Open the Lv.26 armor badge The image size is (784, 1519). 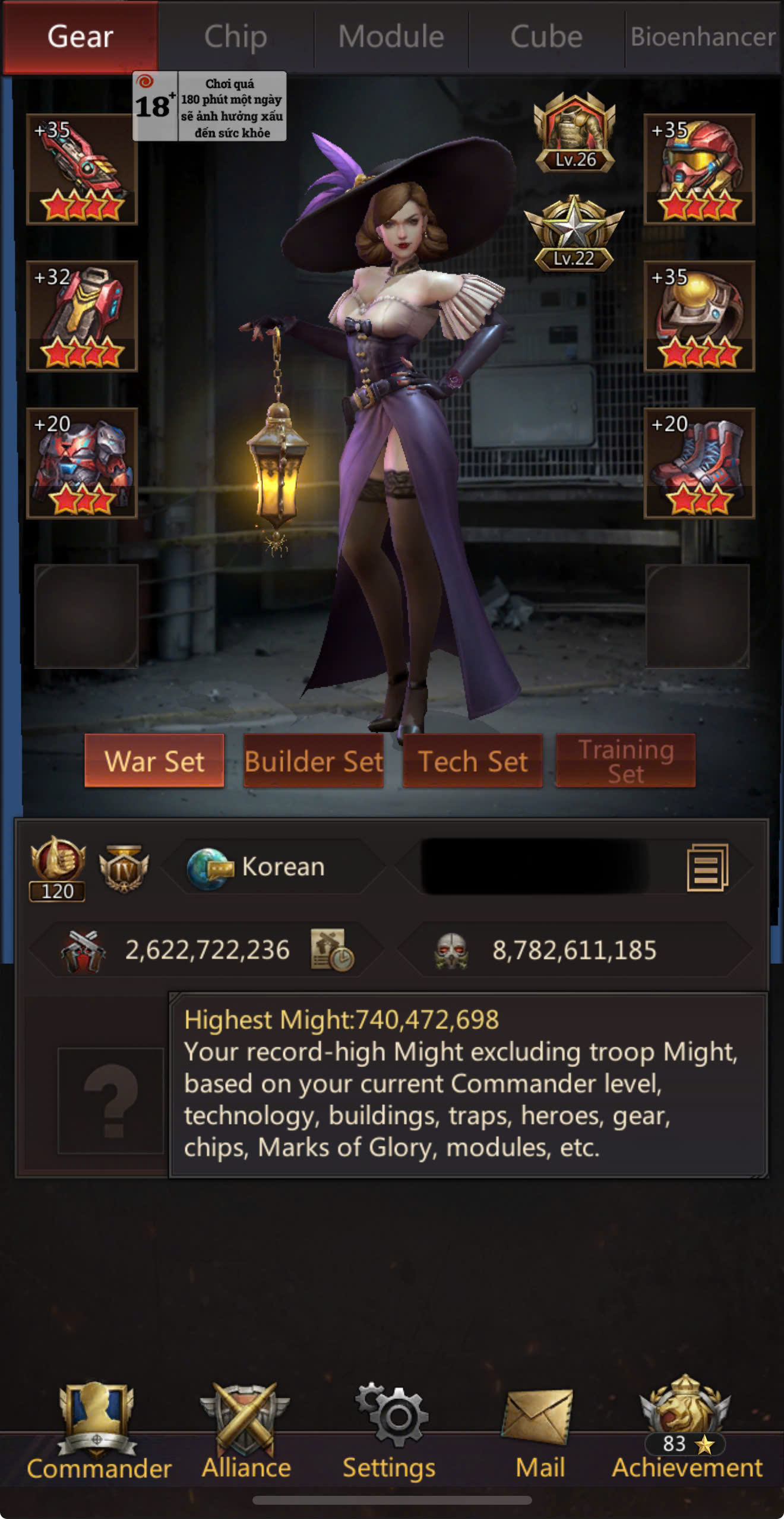(574, 134)
